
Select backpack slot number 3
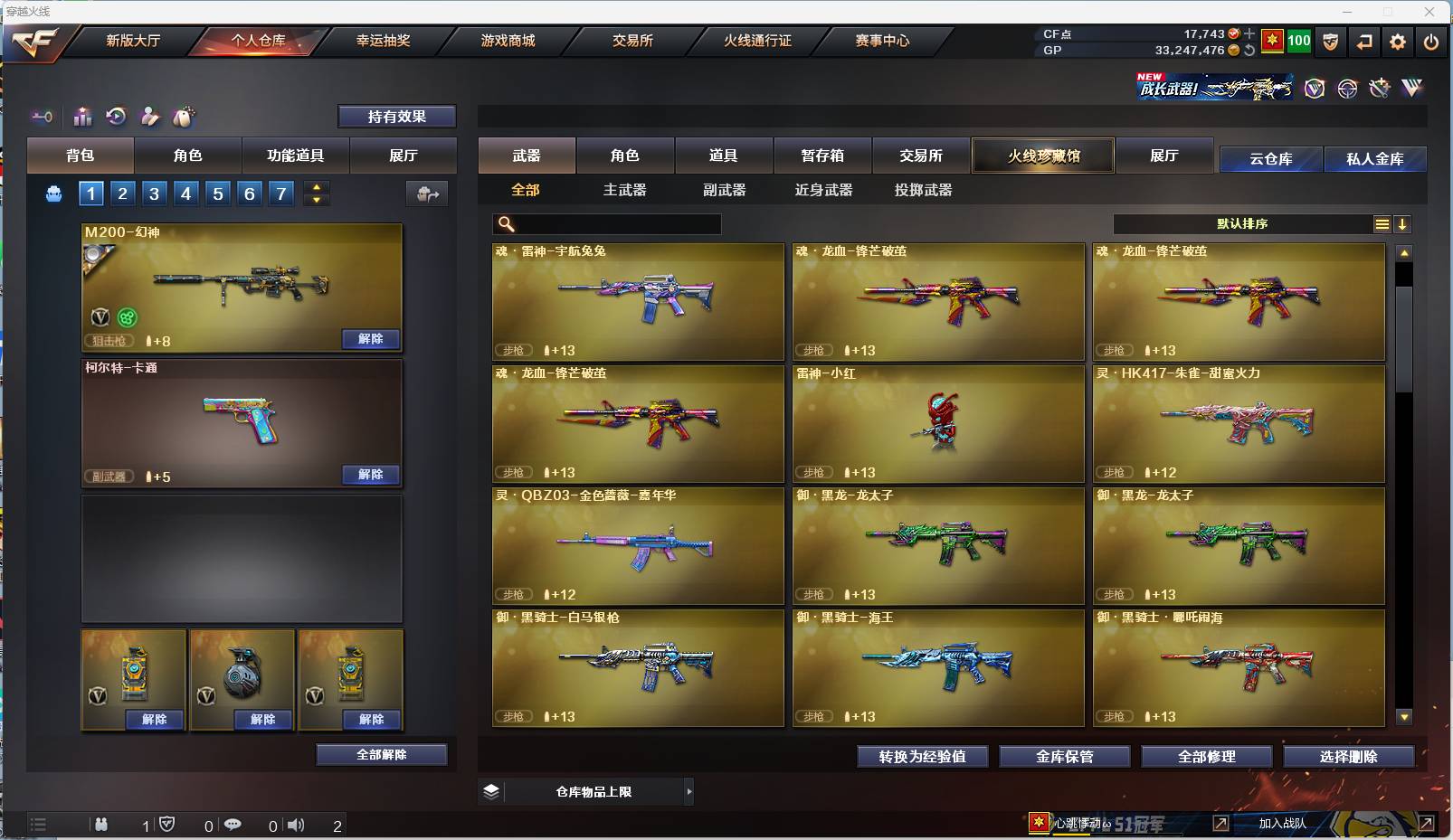153,193
